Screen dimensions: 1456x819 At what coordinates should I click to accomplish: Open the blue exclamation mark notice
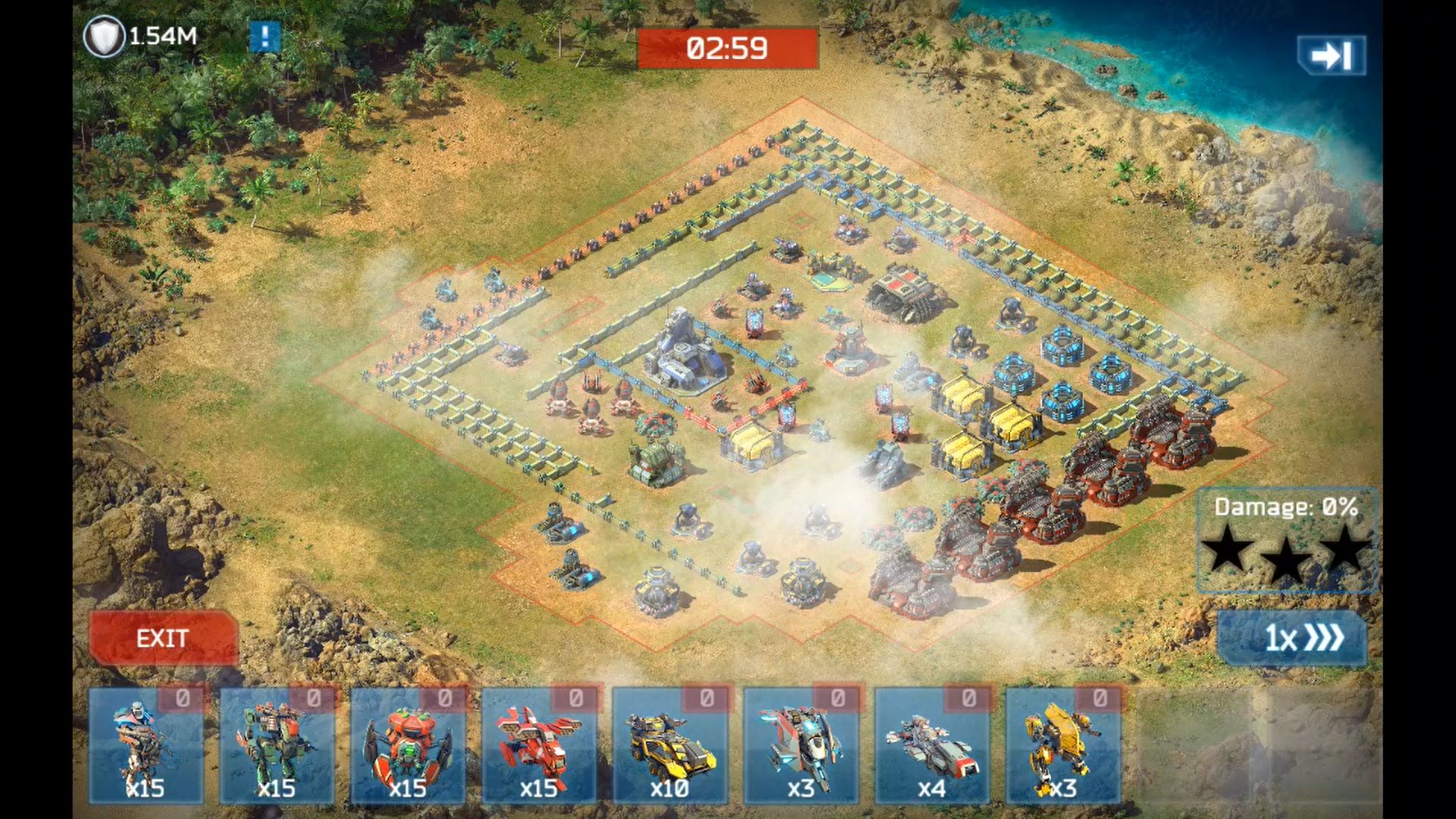click(x=265, y=36)
